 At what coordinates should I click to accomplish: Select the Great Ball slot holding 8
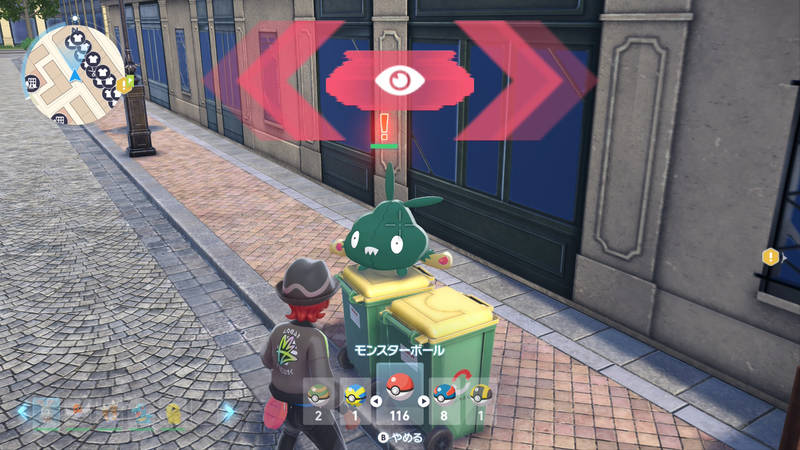pos(444,394)
